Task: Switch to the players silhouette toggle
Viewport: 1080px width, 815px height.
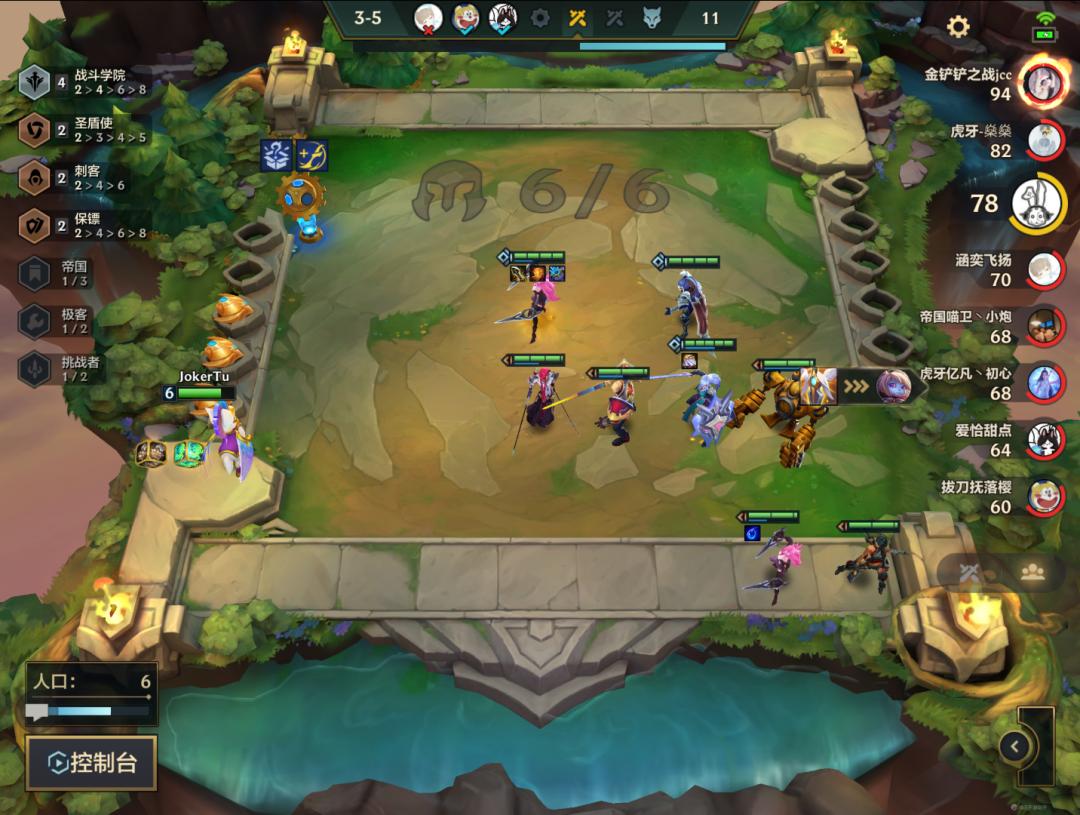Action: [x=1033, y=572]
